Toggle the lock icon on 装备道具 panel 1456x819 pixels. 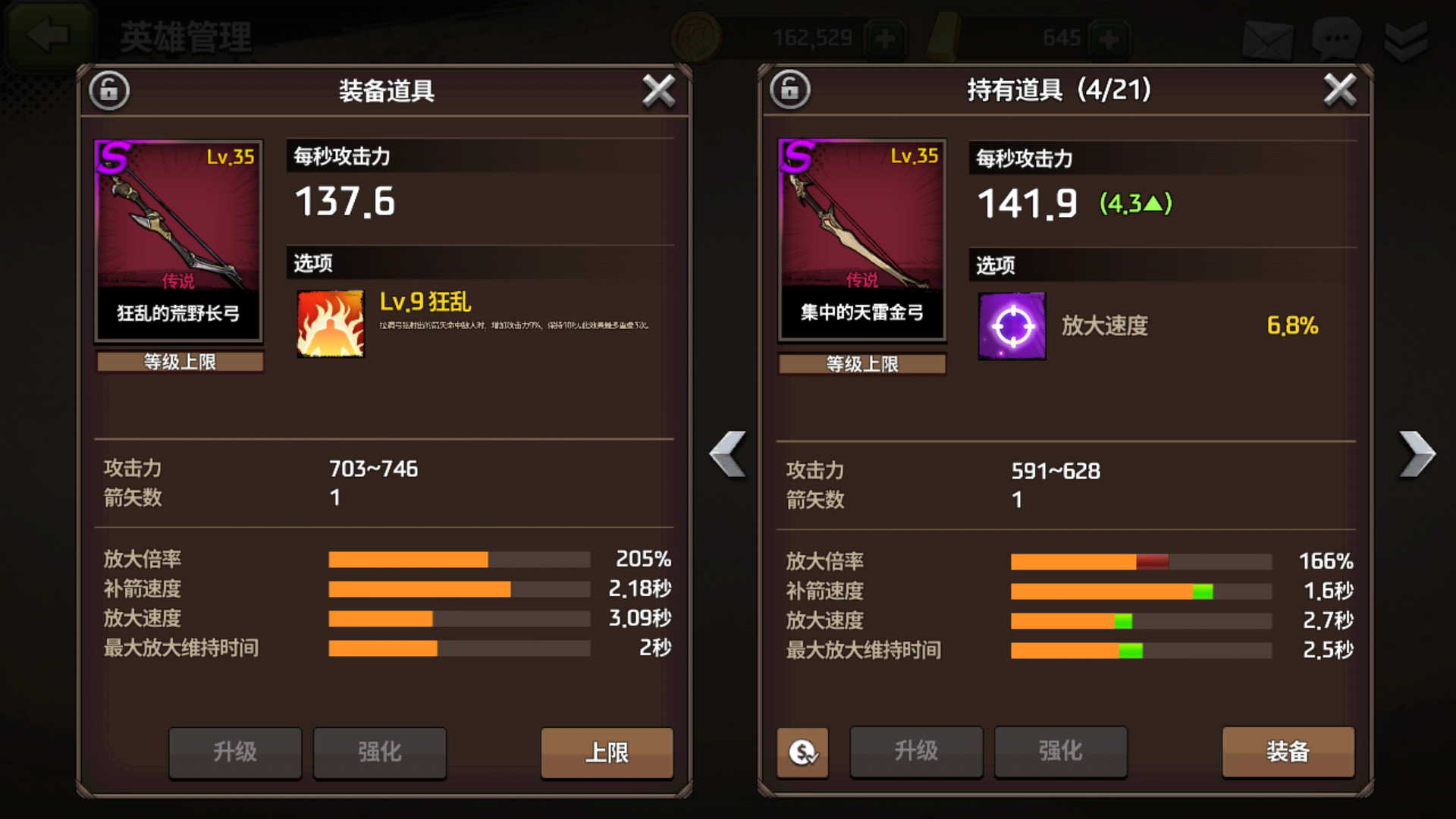pos(108,89)
